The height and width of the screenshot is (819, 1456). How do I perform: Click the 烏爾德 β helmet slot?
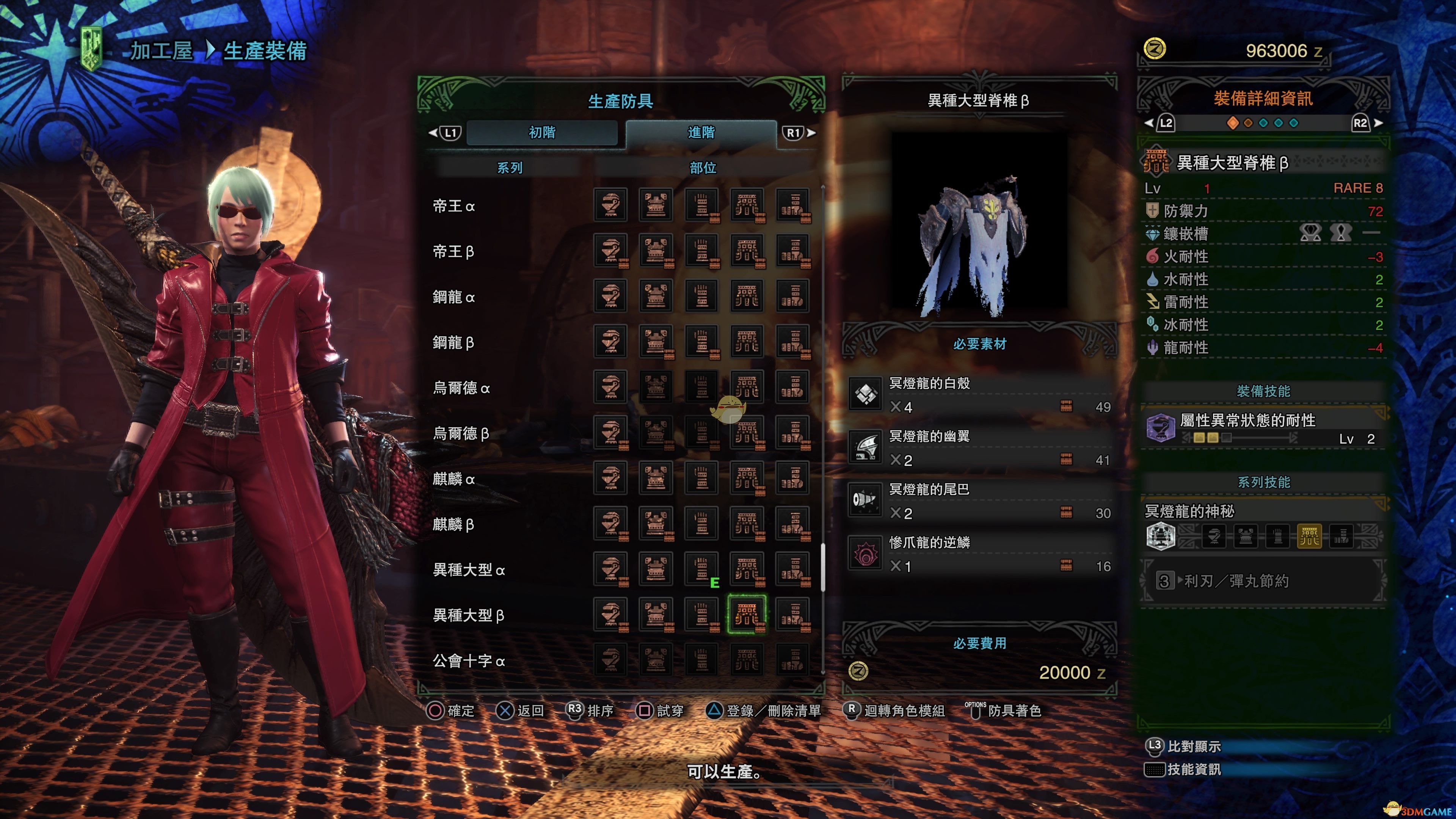[610, 432]
